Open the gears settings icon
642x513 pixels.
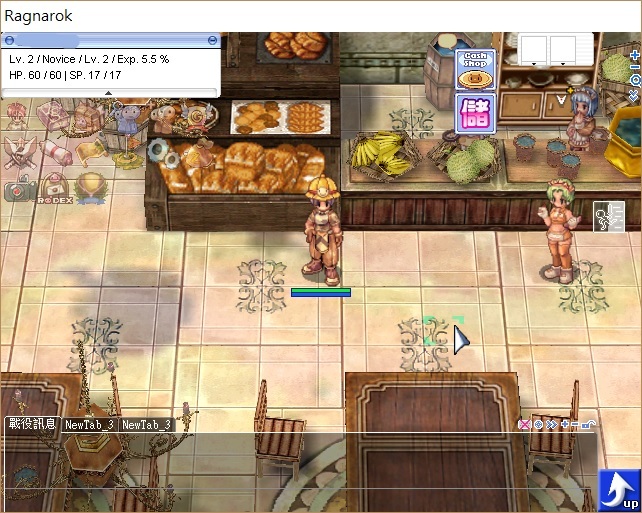tap(159, 150)
